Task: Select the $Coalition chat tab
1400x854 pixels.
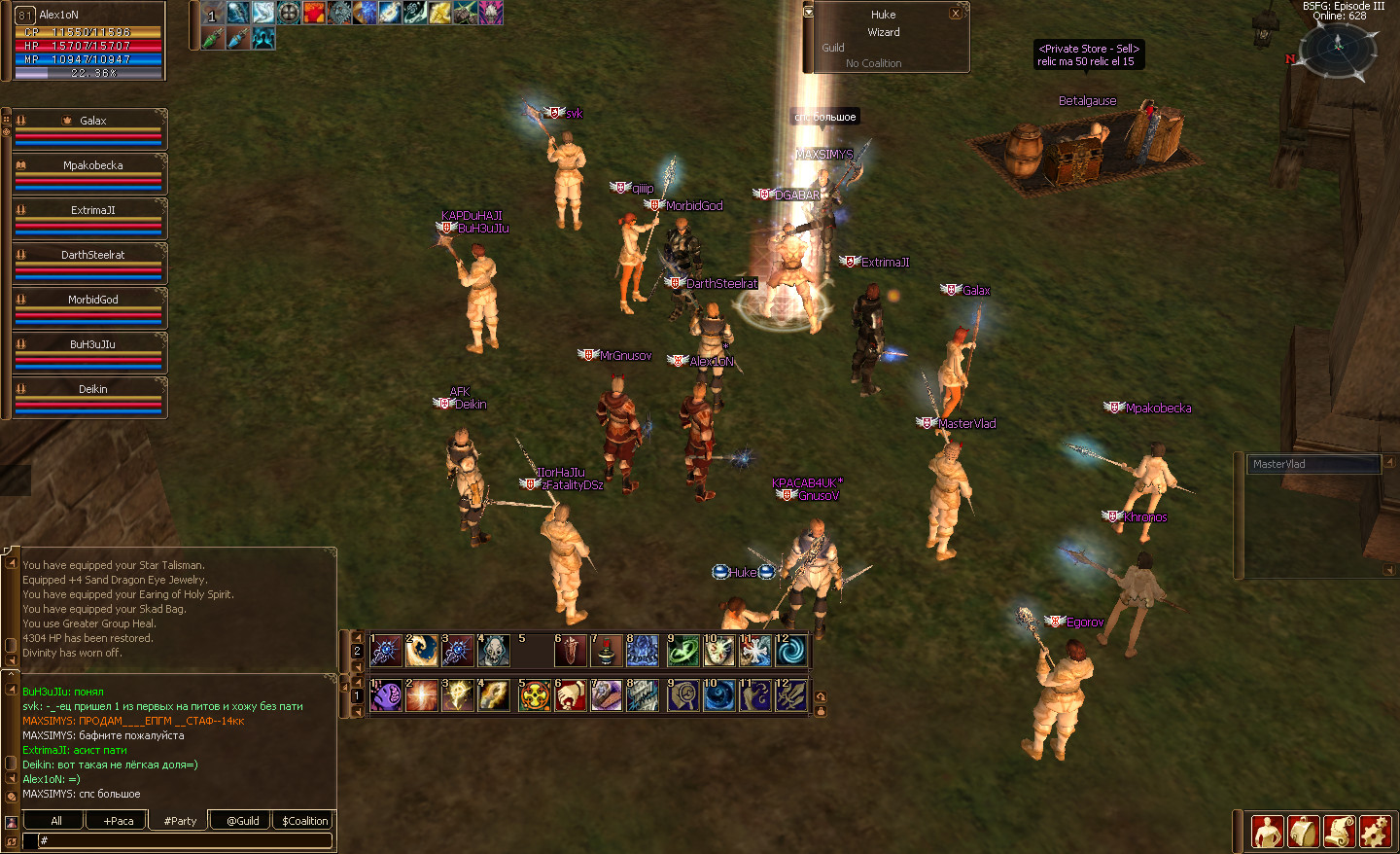Action: [x=304, y=821]
